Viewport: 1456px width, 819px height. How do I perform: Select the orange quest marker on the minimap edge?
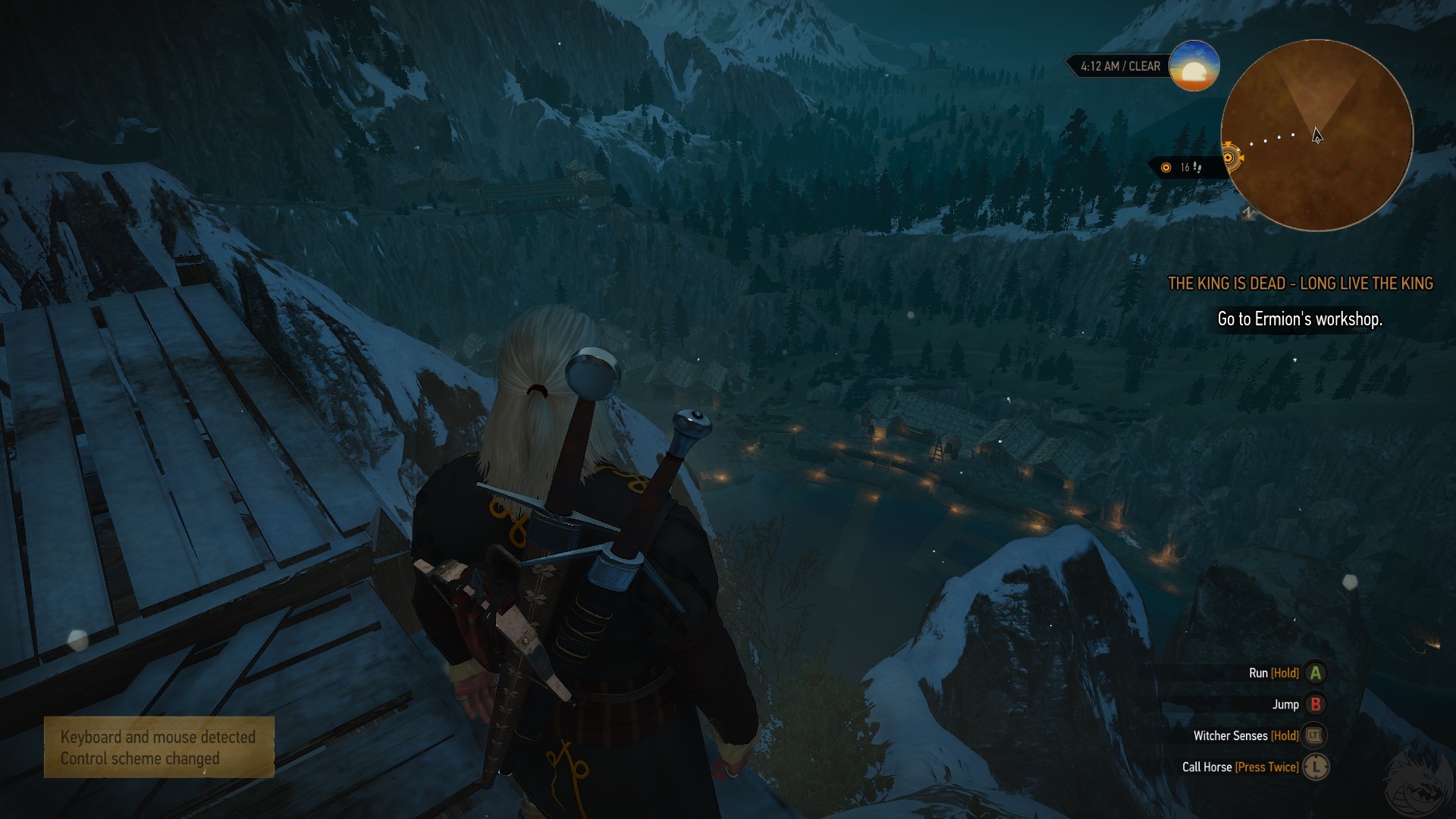(1230, 158)
